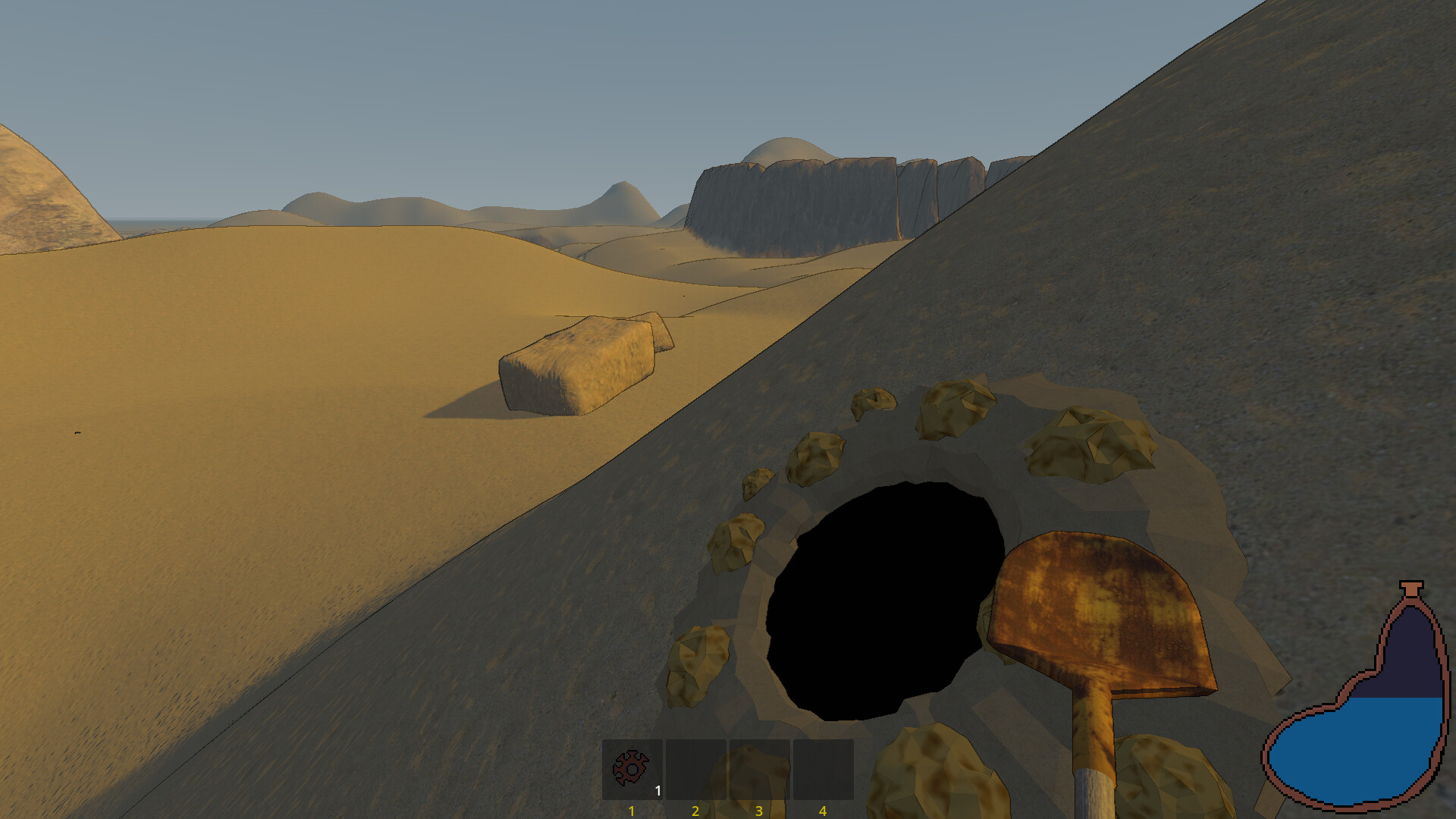Click the yellow number 3 hotbar label
The height and width of the screenshot is (819, 1456).
pyautogui.click(x=758, y=811)
